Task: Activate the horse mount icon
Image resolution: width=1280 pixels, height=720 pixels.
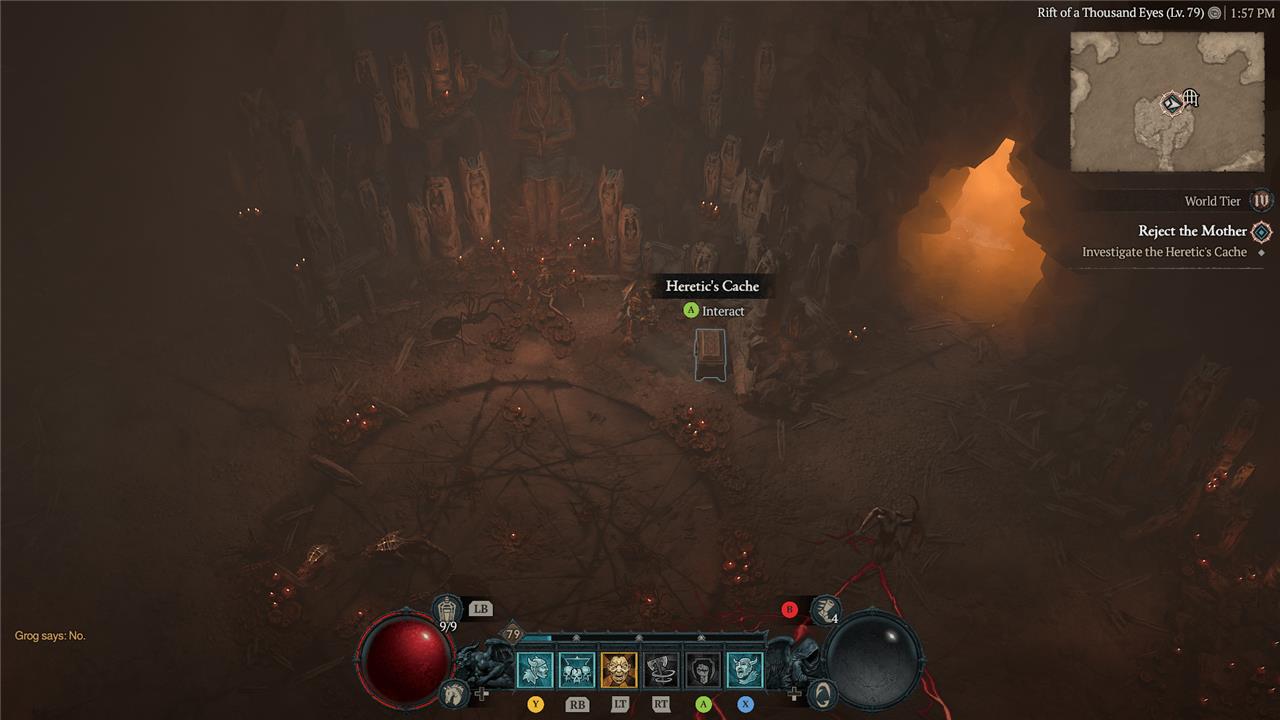Action: pos(453,692)
